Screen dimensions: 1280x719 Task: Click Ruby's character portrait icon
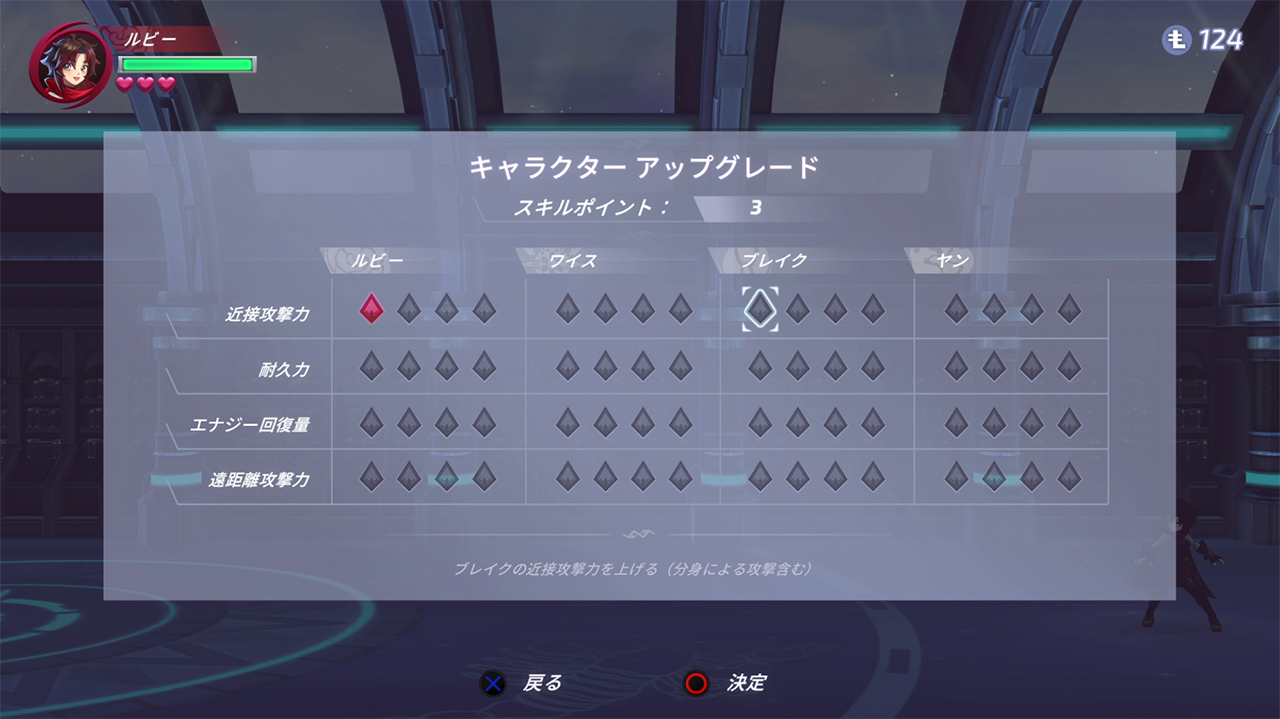click(70, 66)
